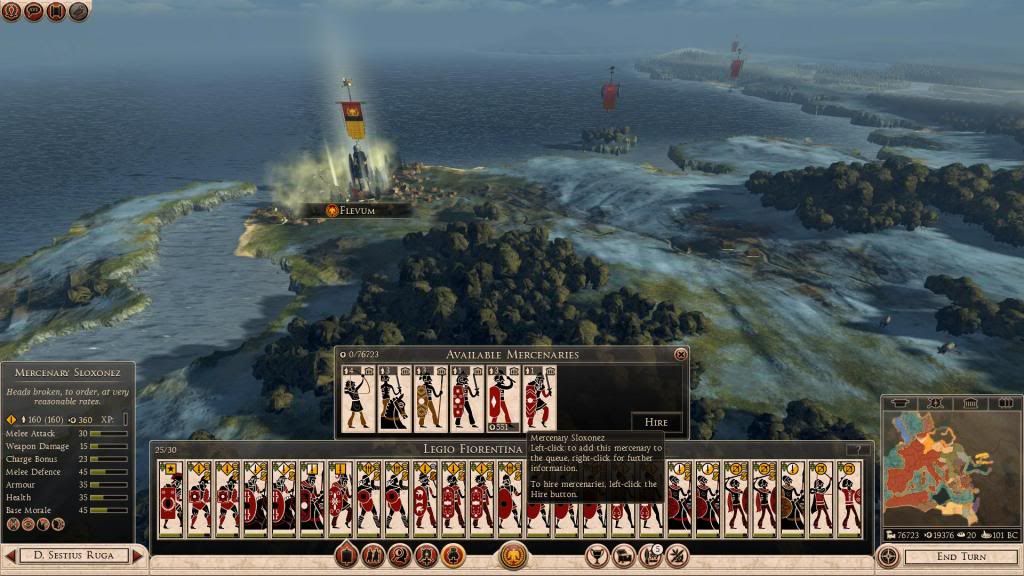Select the next general with the right arrow

pos(139,556)
